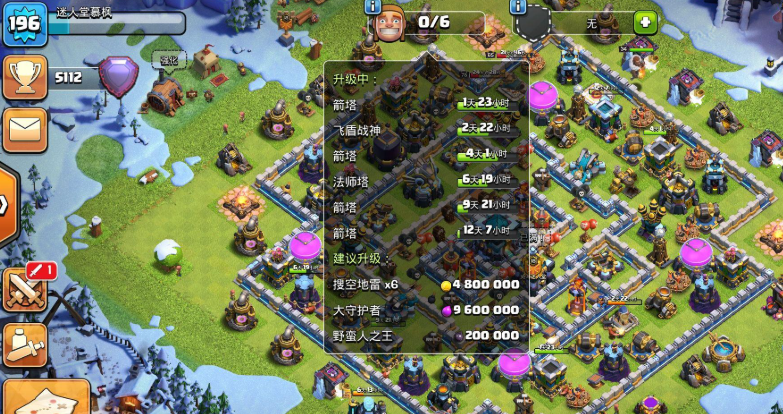
Task: Tap the purple league shield badge
Action: (x=118, y=78)
